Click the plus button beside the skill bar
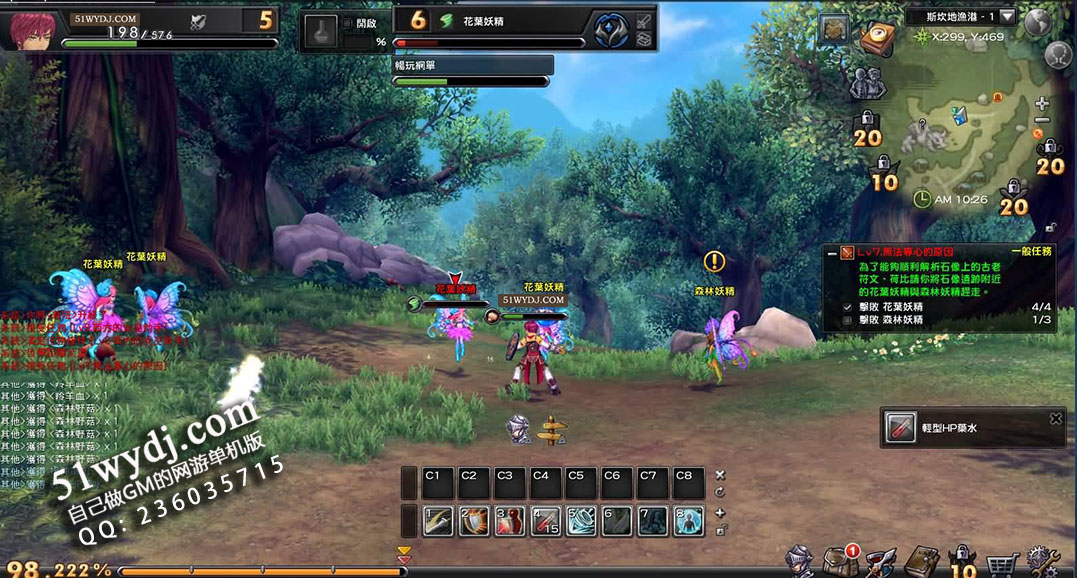The height and width of the screenshot is (578, 1077). (x=720, y=513)
